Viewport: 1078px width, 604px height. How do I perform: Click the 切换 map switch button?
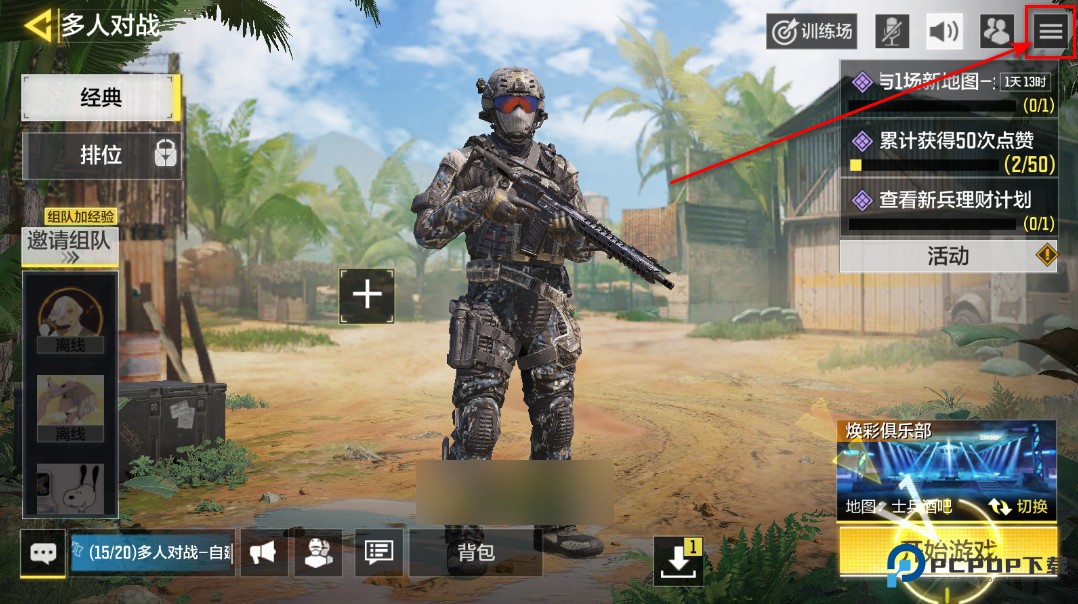click(x=1019, y=506)
